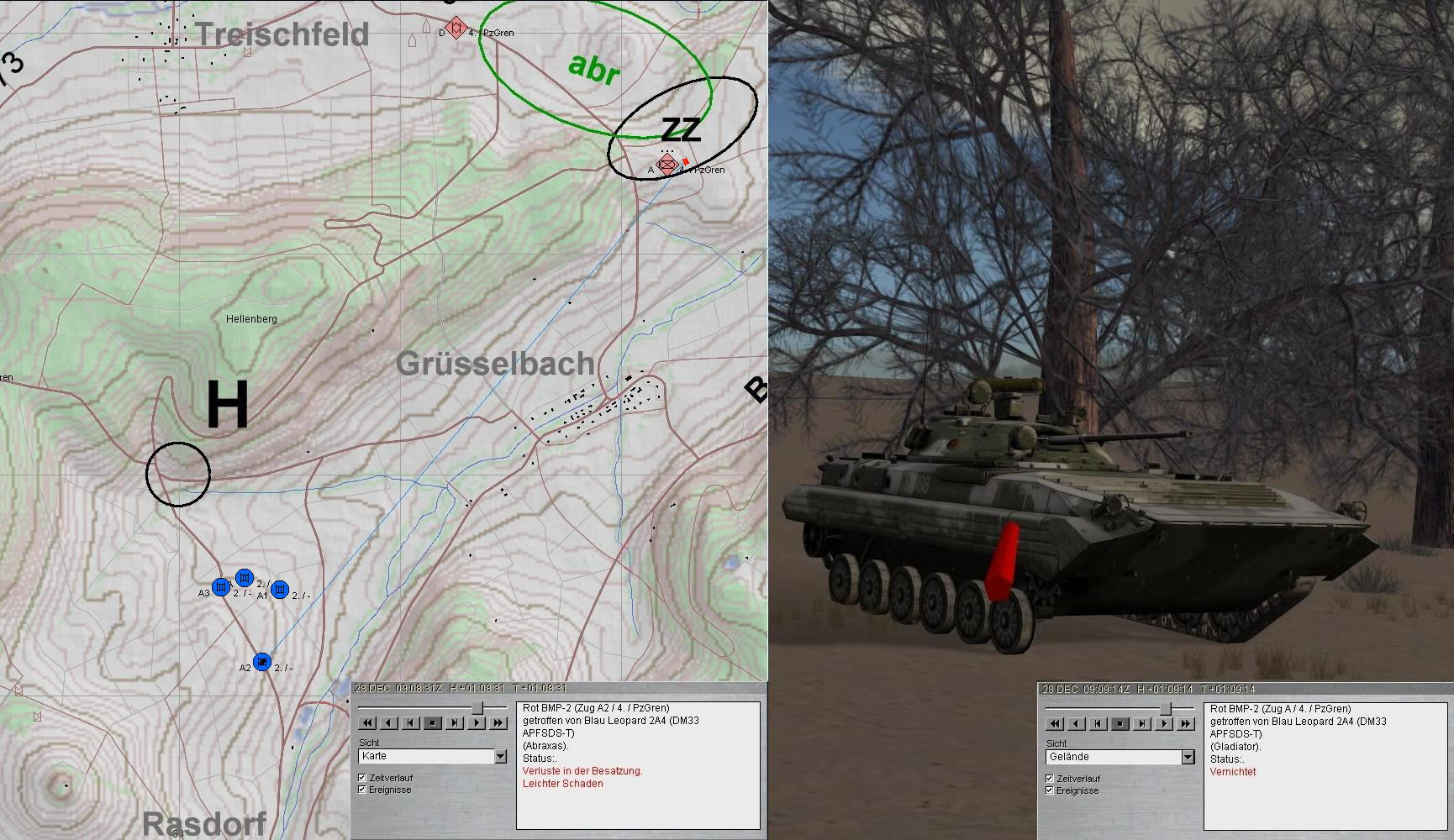Toggle Zeitverlauf checkbox in the Karte panel
This screenshot has height=840, width=1454.
point(362,778)
